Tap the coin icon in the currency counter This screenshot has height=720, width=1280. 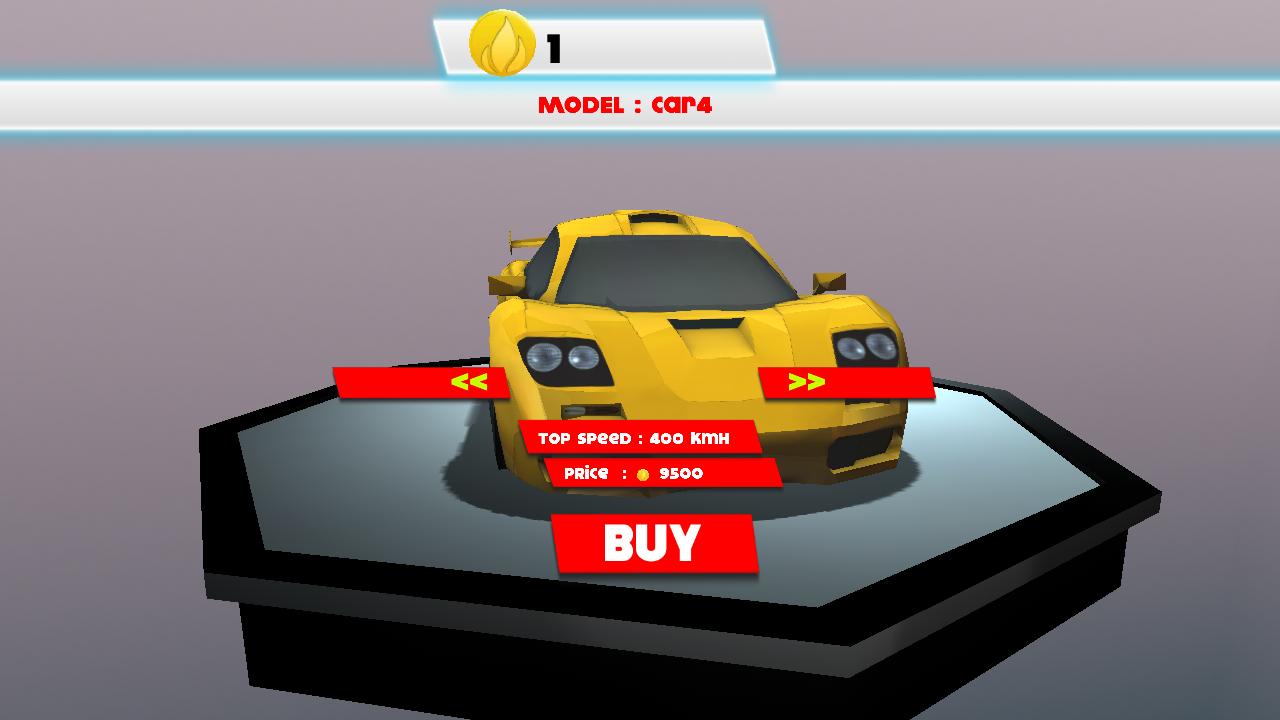click(x=503, y=42)
